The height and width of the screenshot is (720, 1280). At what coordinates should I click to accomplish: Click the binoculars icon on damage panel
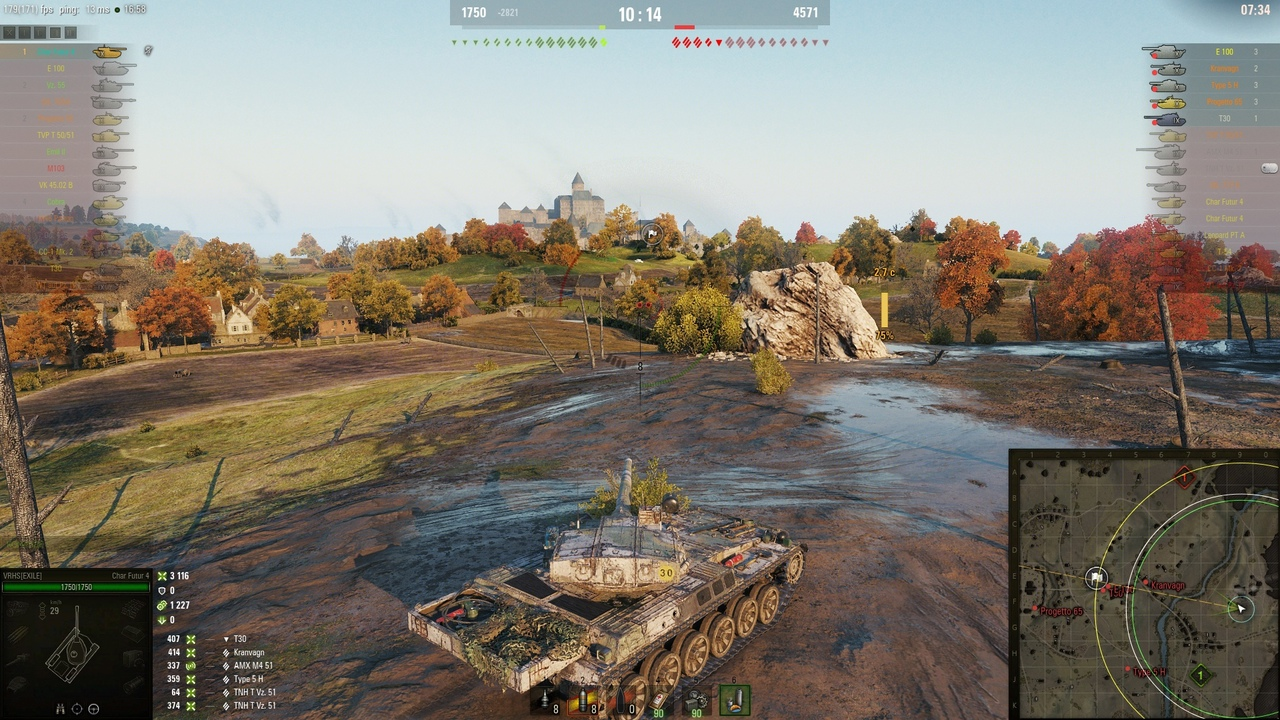tap(60, 709)
